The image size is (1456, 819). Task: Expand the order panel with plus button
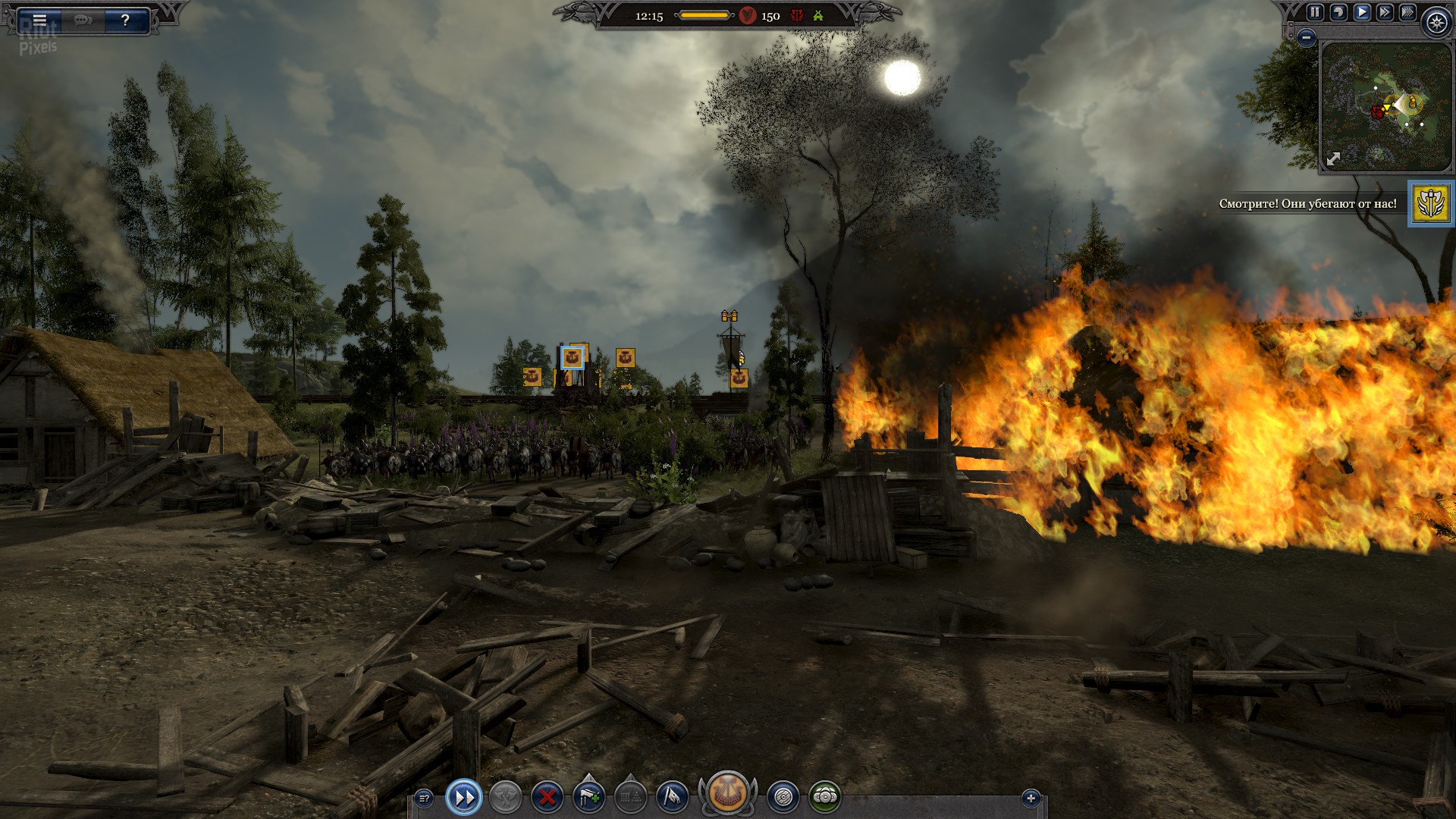pos(1031,798)
